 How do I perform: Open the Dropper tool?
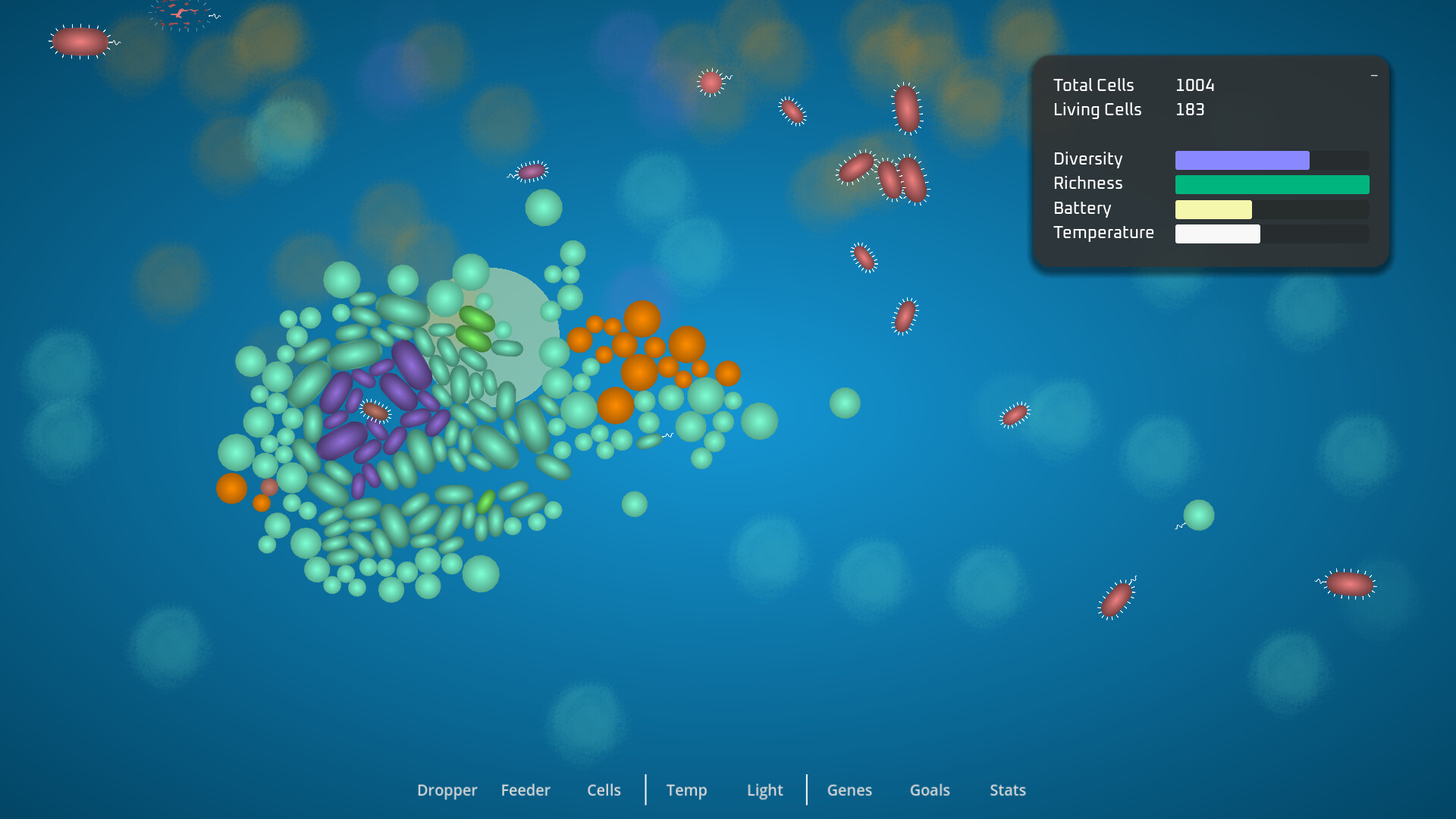point(447,790)
